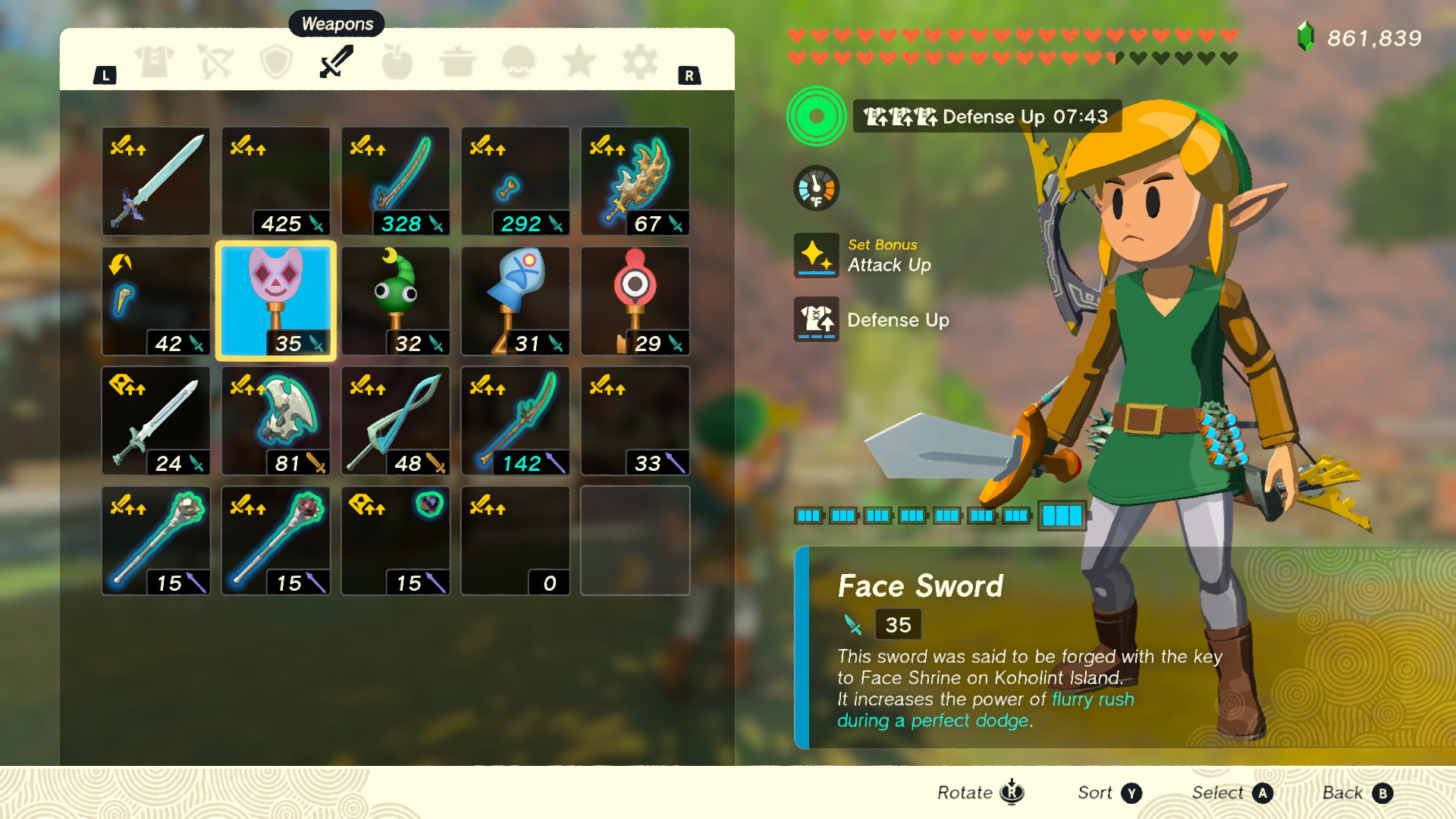This screenshot has width=1456, height=819.
Task: Open the shields category
Action: (x=276, y=62)
